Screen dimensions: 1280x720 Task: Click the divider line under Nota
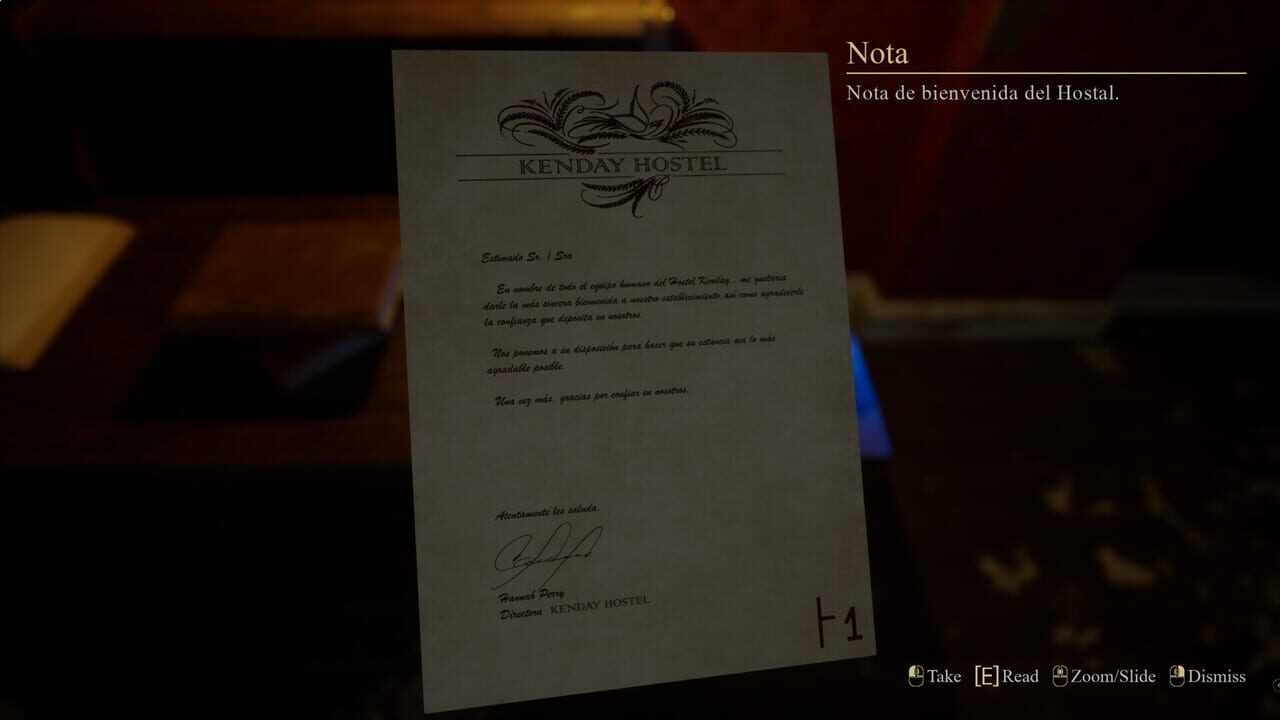click(x=1046, y=71)
